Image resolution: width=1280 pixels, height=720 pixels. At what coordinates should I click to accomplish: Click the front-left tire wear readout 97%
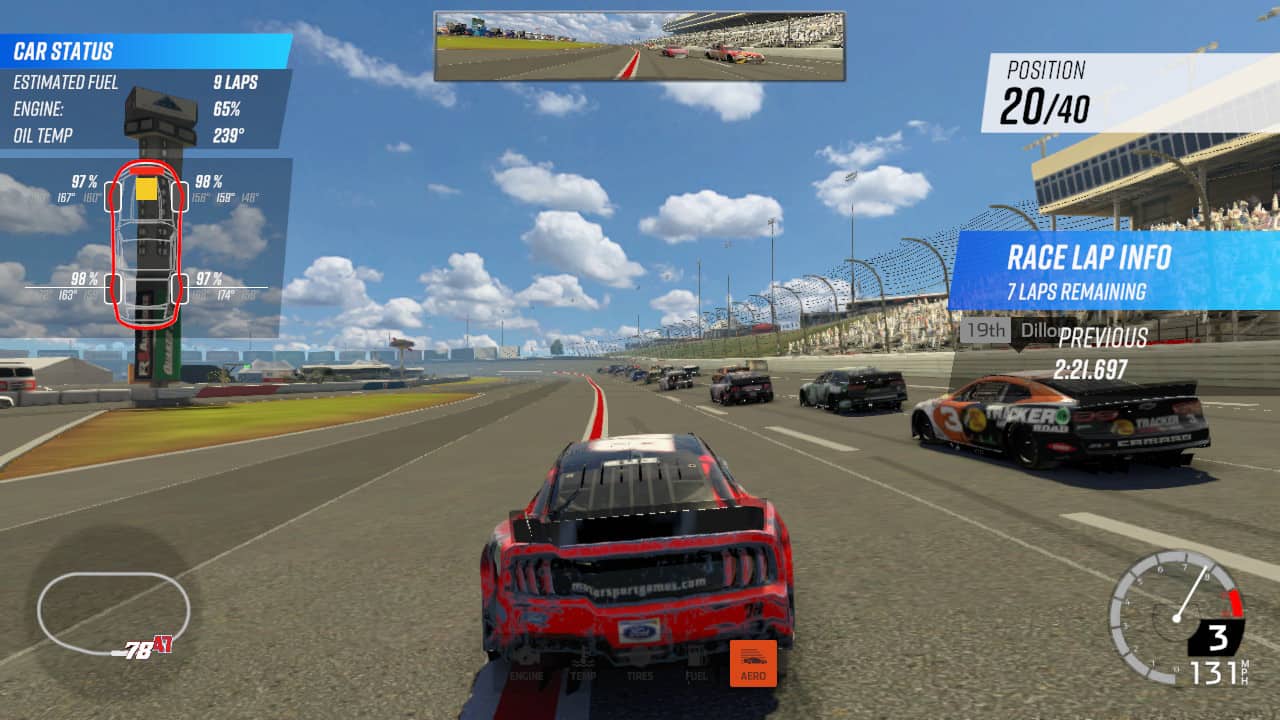pyautogui.click(x=85, y=182)
